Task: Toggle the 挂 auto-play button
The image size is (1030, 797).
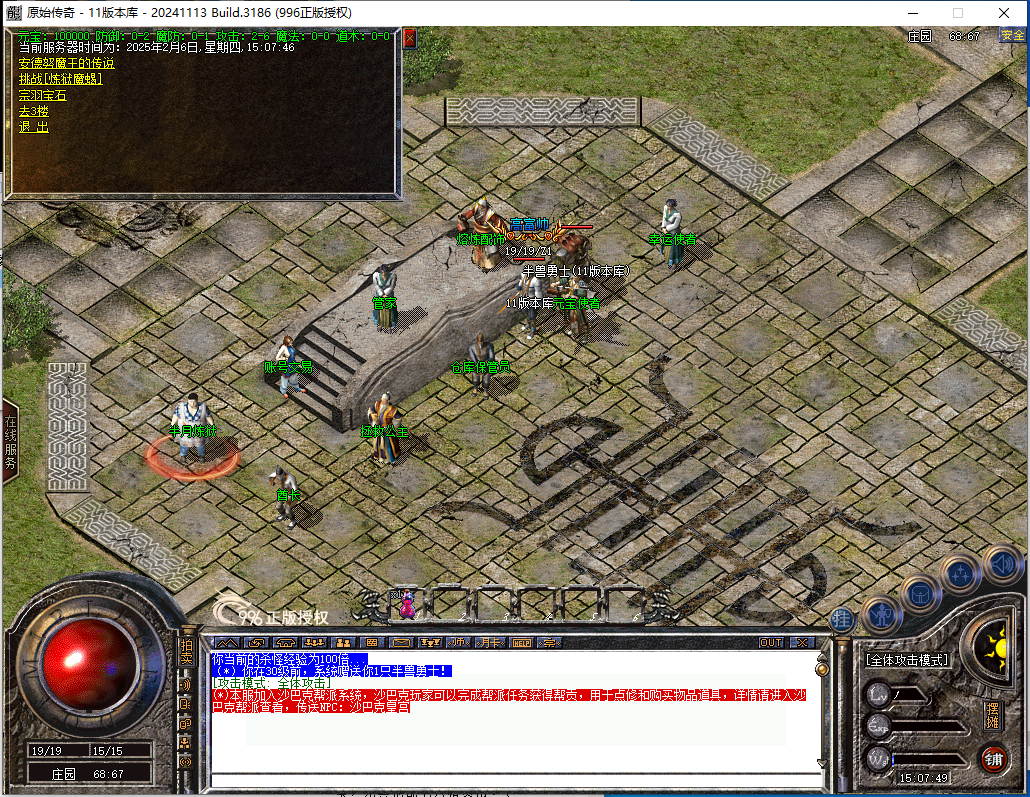Action: tap(843, 619)
